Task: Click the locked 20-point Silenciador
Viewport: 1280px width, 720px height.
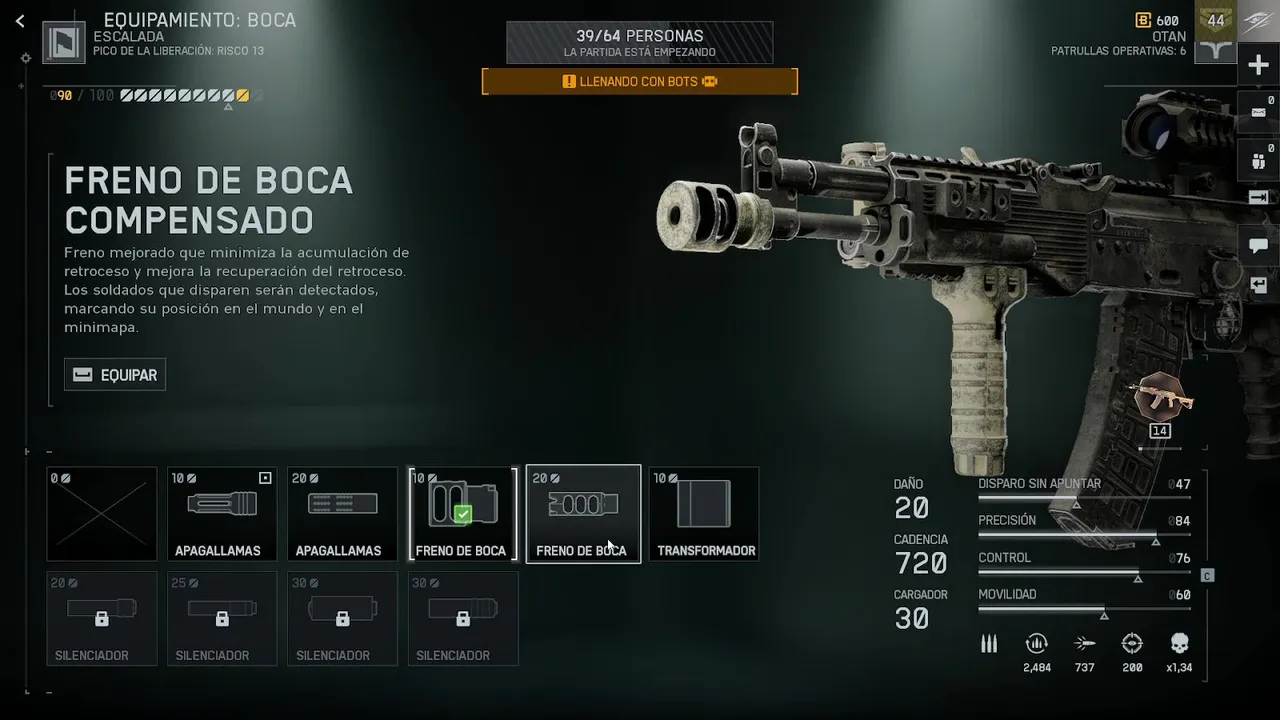Action: click(x=102, y=618)
